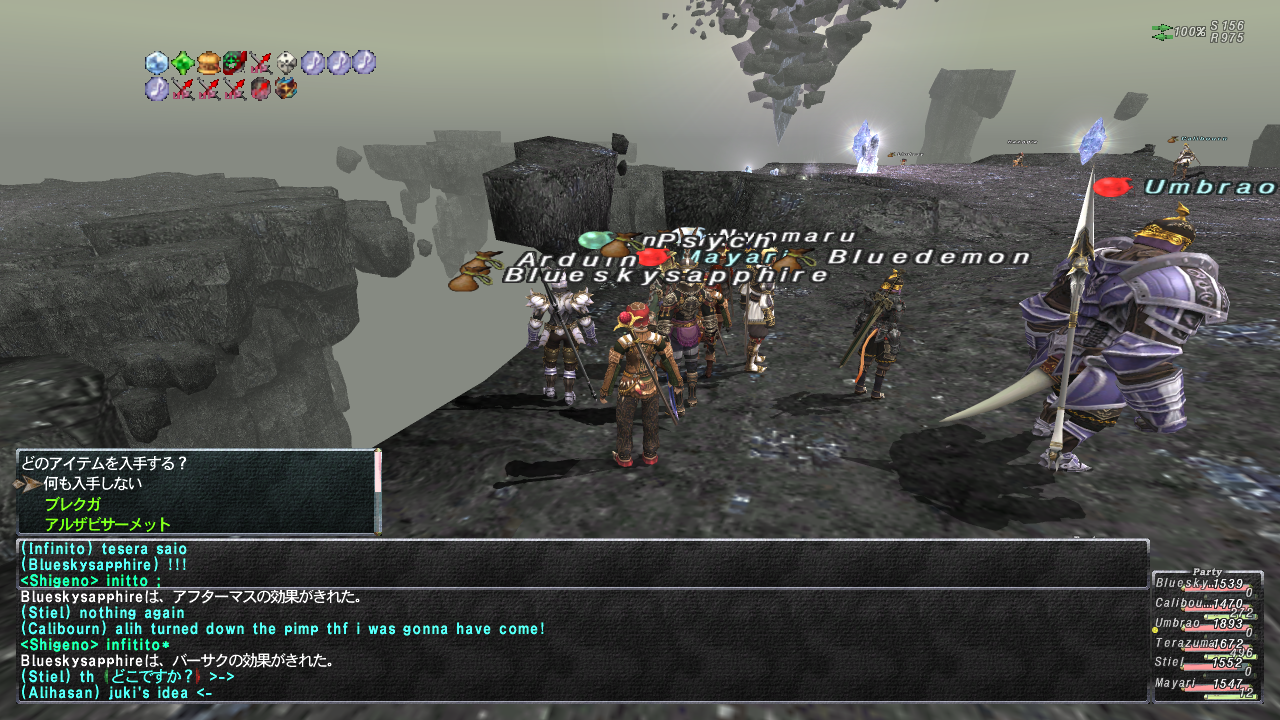Pick the アルザビサーメット item option
This screenshot has height=720, width=1280.
click(107, 524)
